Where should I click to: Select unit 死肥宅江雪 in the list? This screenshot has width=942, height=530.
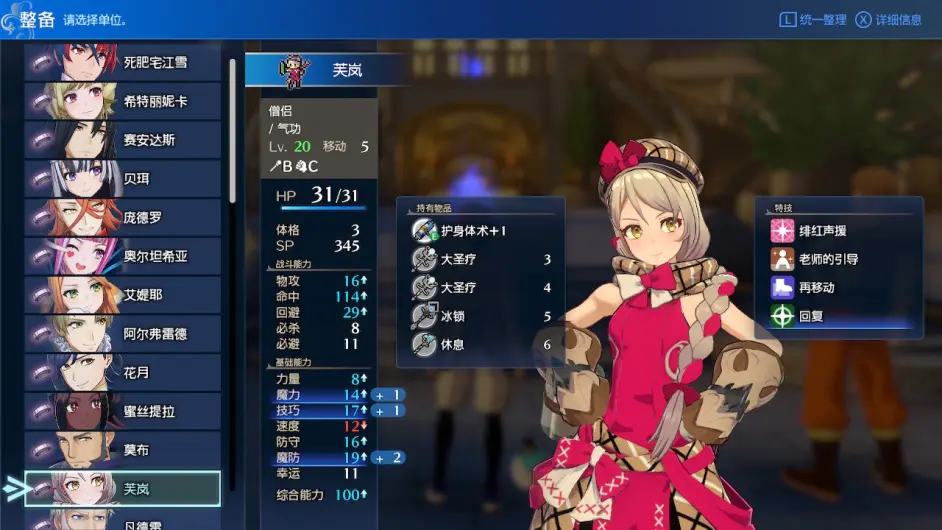(x=122, y=62)
